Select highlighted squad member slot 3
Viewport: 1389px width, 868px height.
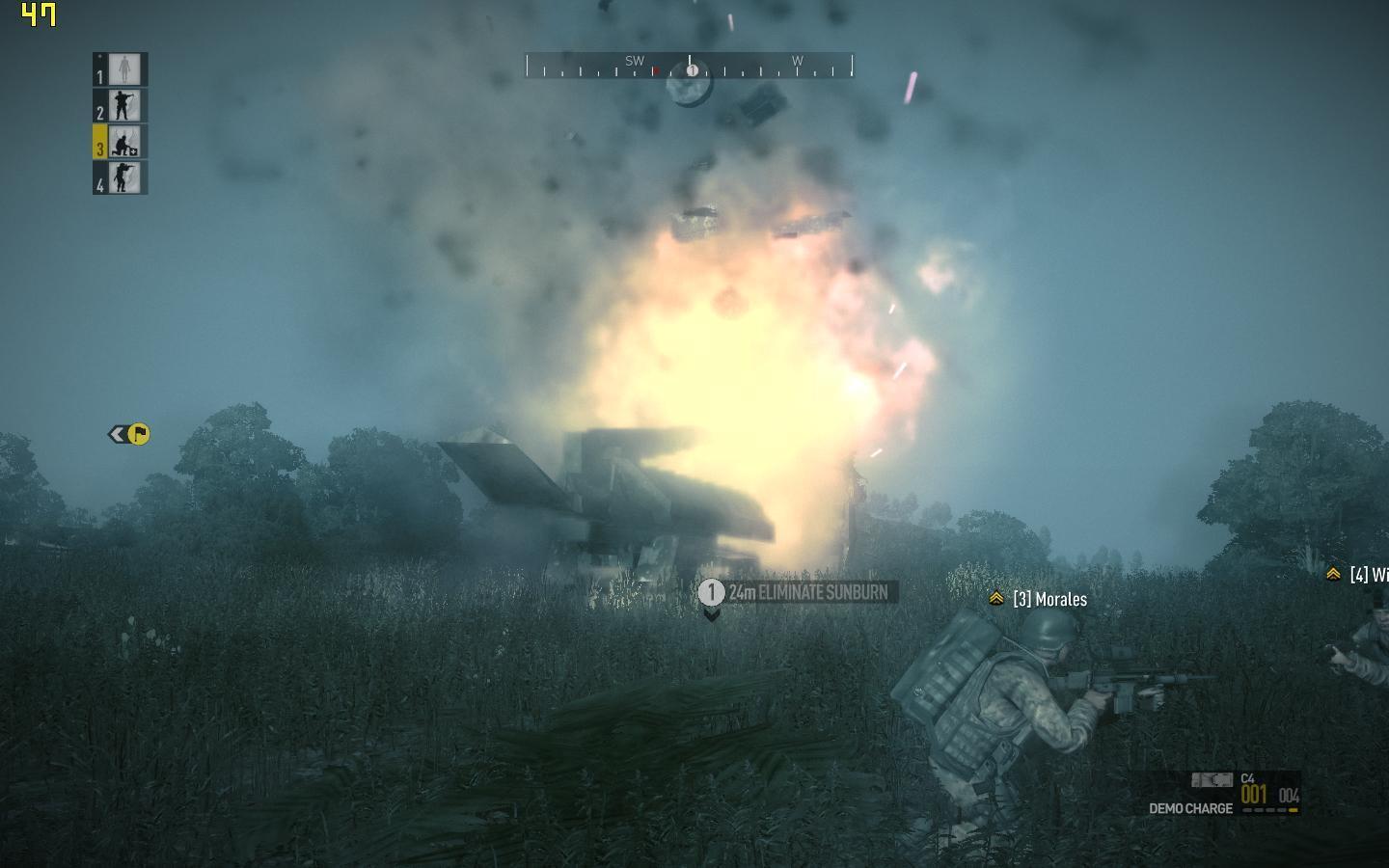(x=121, y=142)
